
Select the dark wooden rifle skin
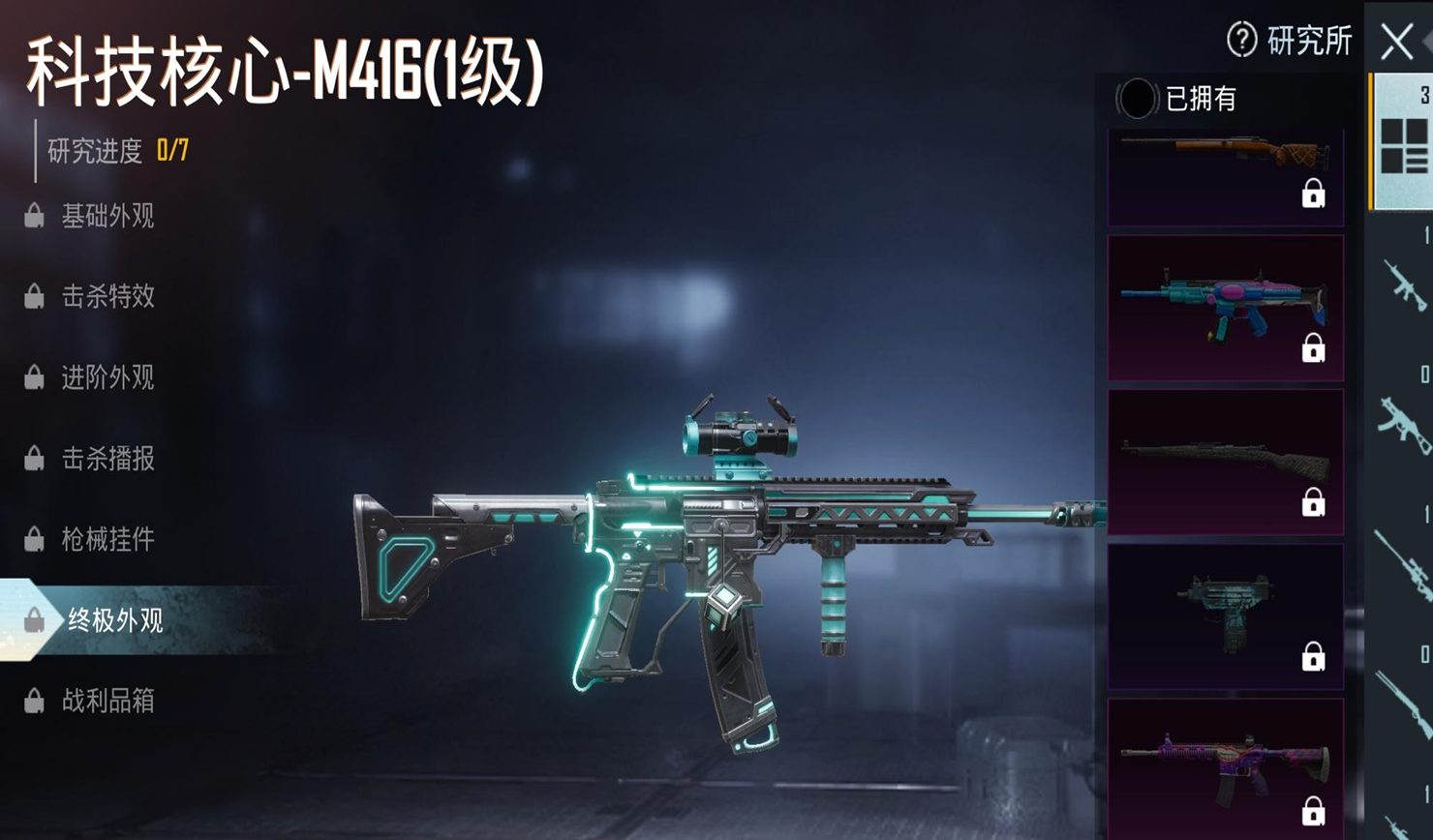click(x=1225, y=462)
